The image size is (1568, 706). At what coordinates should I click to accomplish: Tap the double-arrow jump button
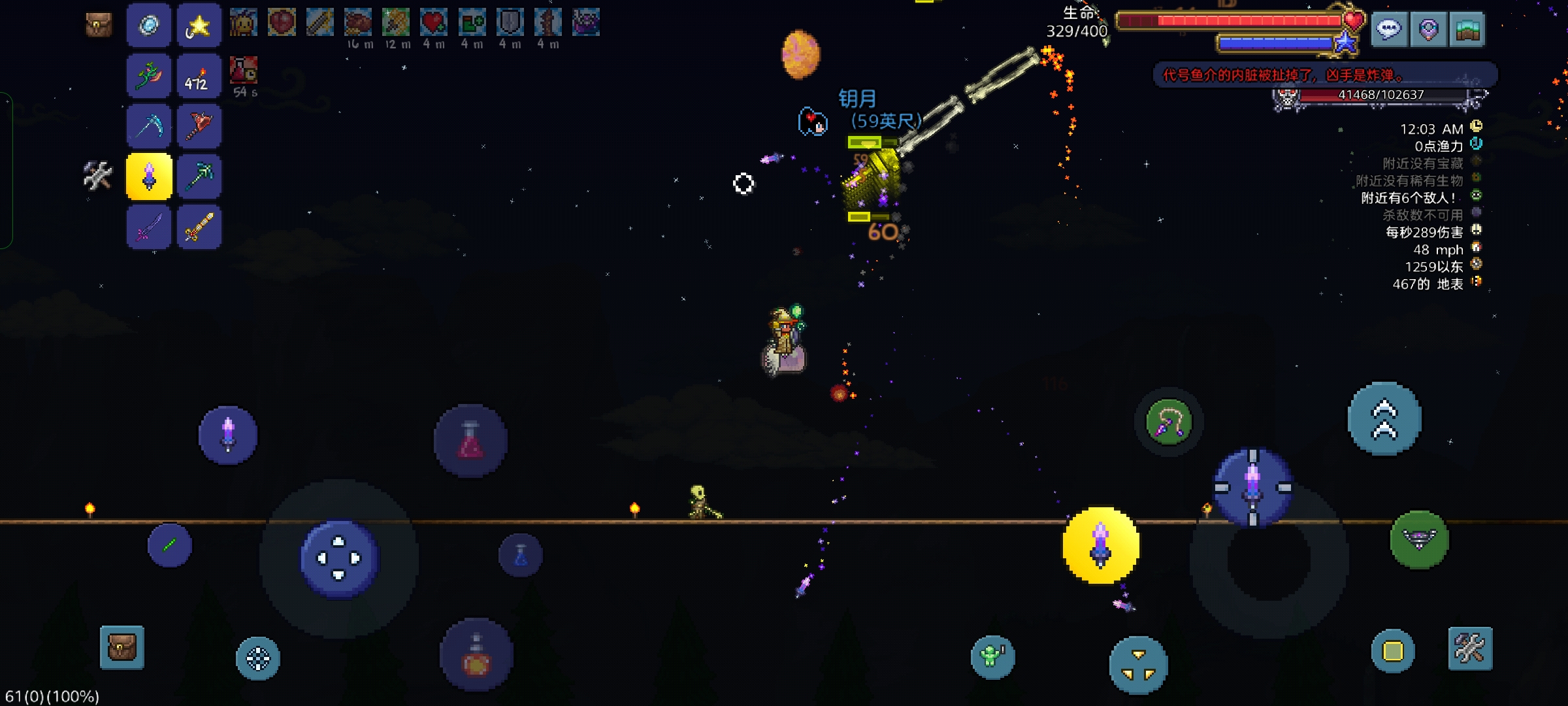1384,419
